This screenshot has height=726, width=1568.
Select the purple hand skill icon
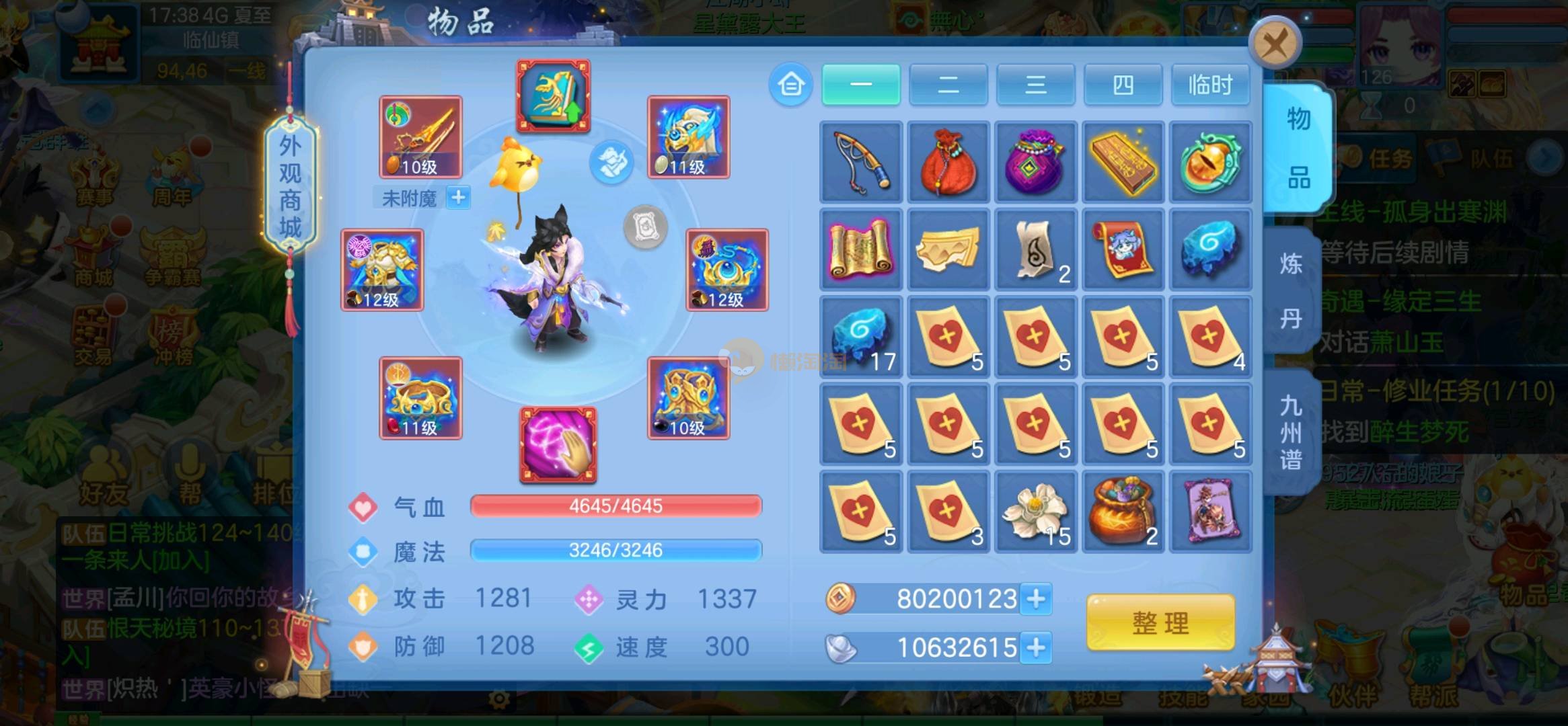pyautogui.click(x=558, y=445)
